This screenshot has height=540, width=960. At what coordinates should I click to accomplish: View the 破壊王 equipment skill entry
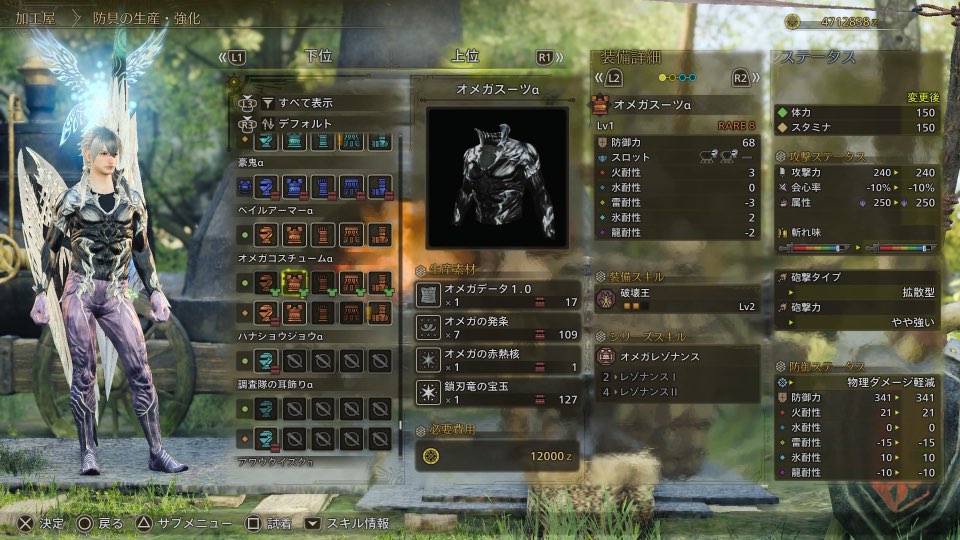[x=677, y=300]
